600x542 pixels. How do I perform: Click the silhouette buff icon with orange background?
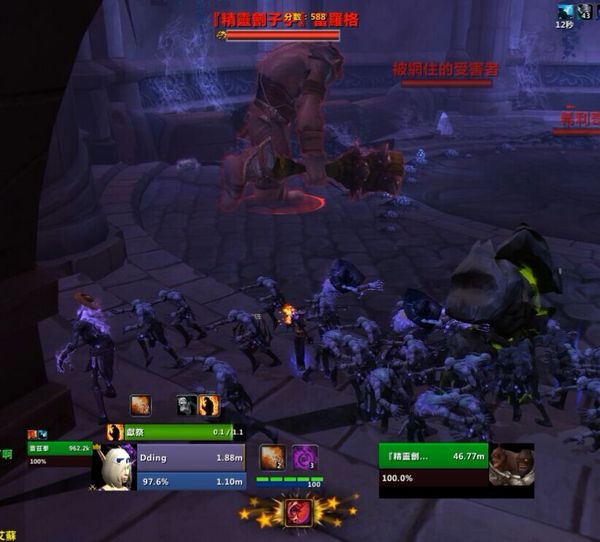(208, 405)
